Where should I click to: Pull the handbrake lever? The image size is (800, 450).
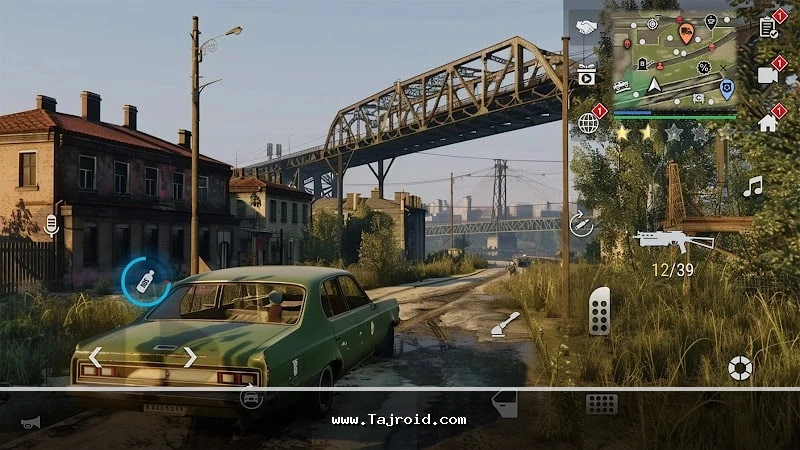[504, 325]
